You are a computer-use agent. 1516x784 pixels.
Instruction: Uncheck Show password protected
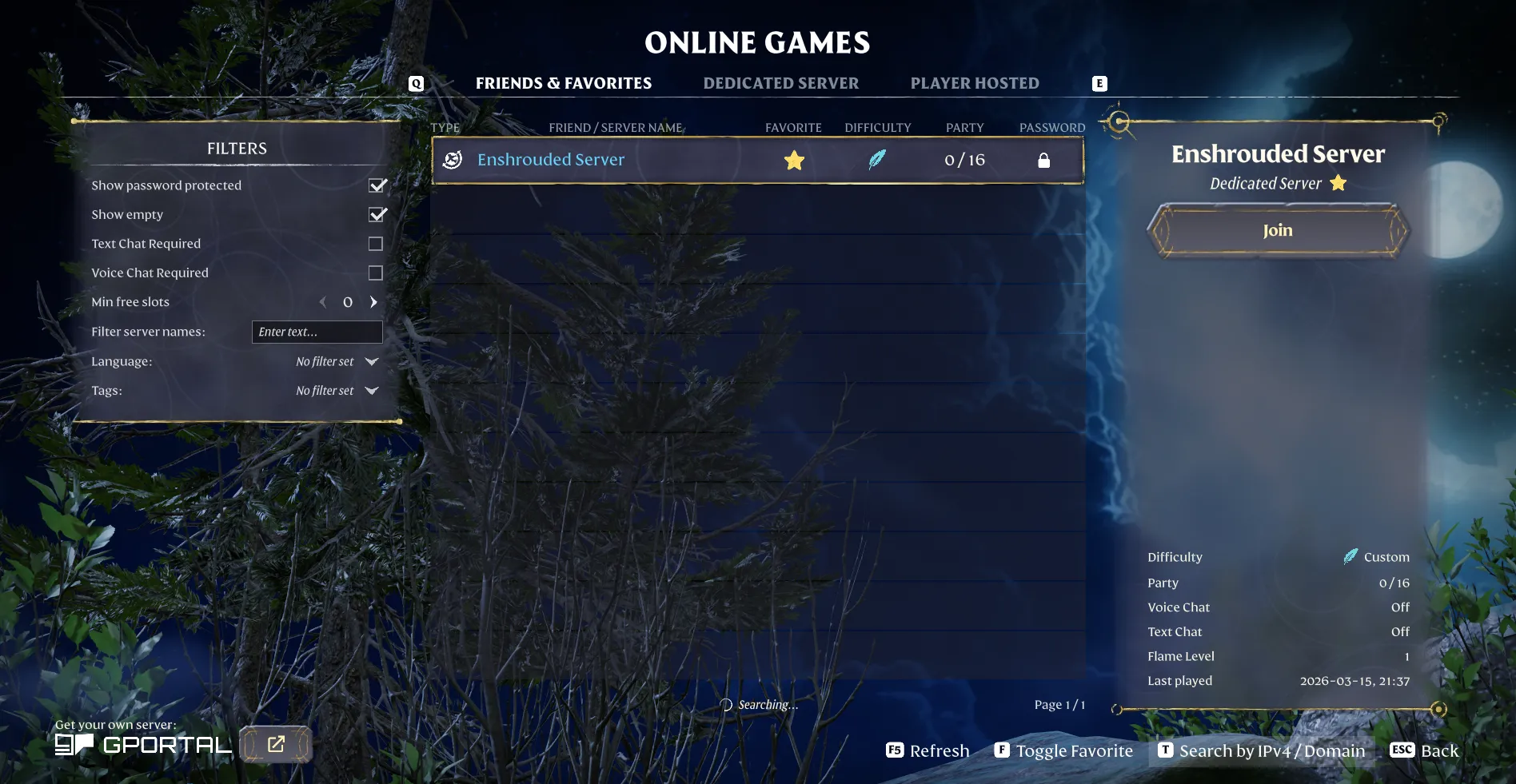(376, 185)
